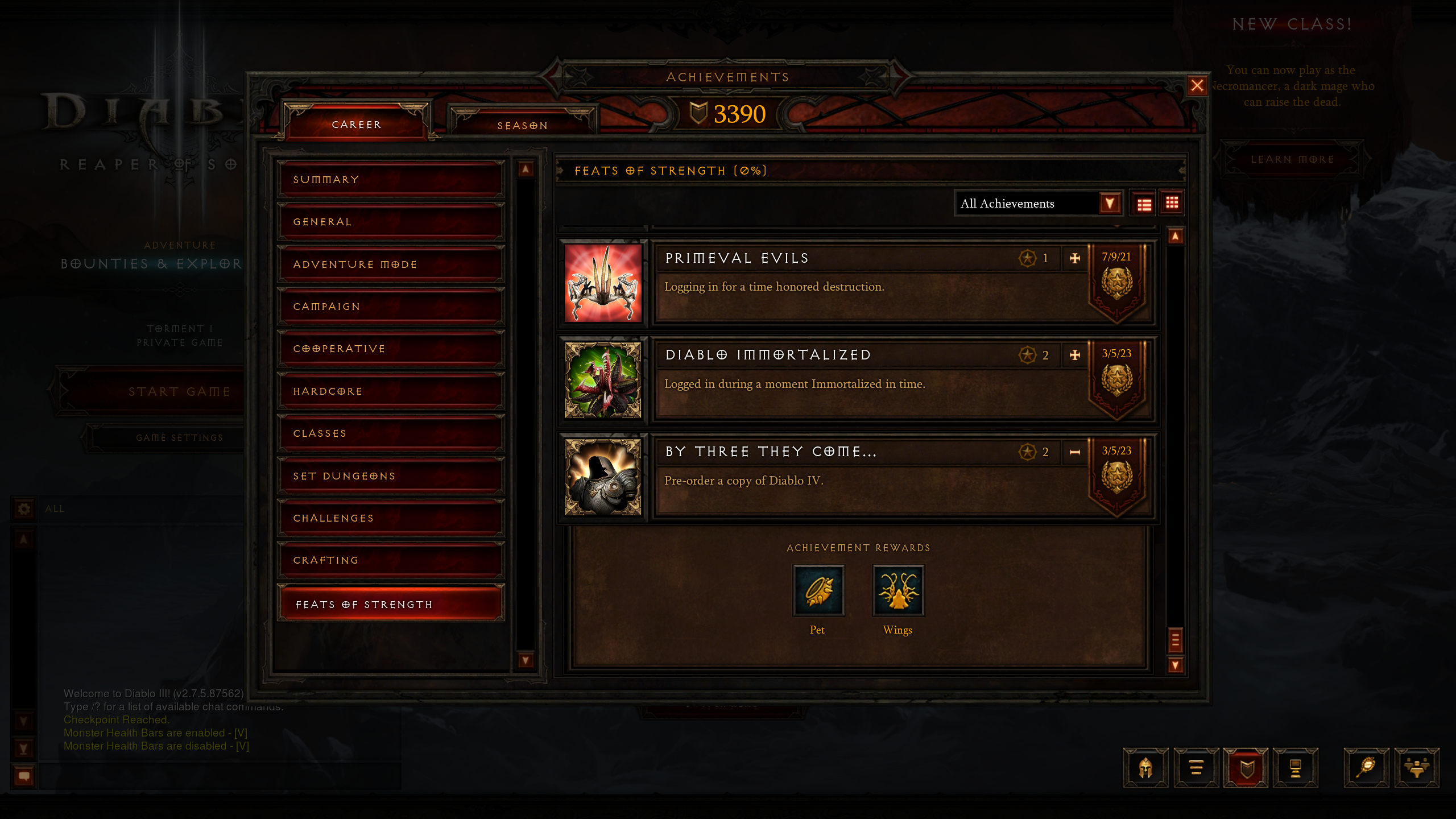View Hardcore achievements
This screenshot has height=819, width=1456.
pyautogui.click(x=391, y=391)
